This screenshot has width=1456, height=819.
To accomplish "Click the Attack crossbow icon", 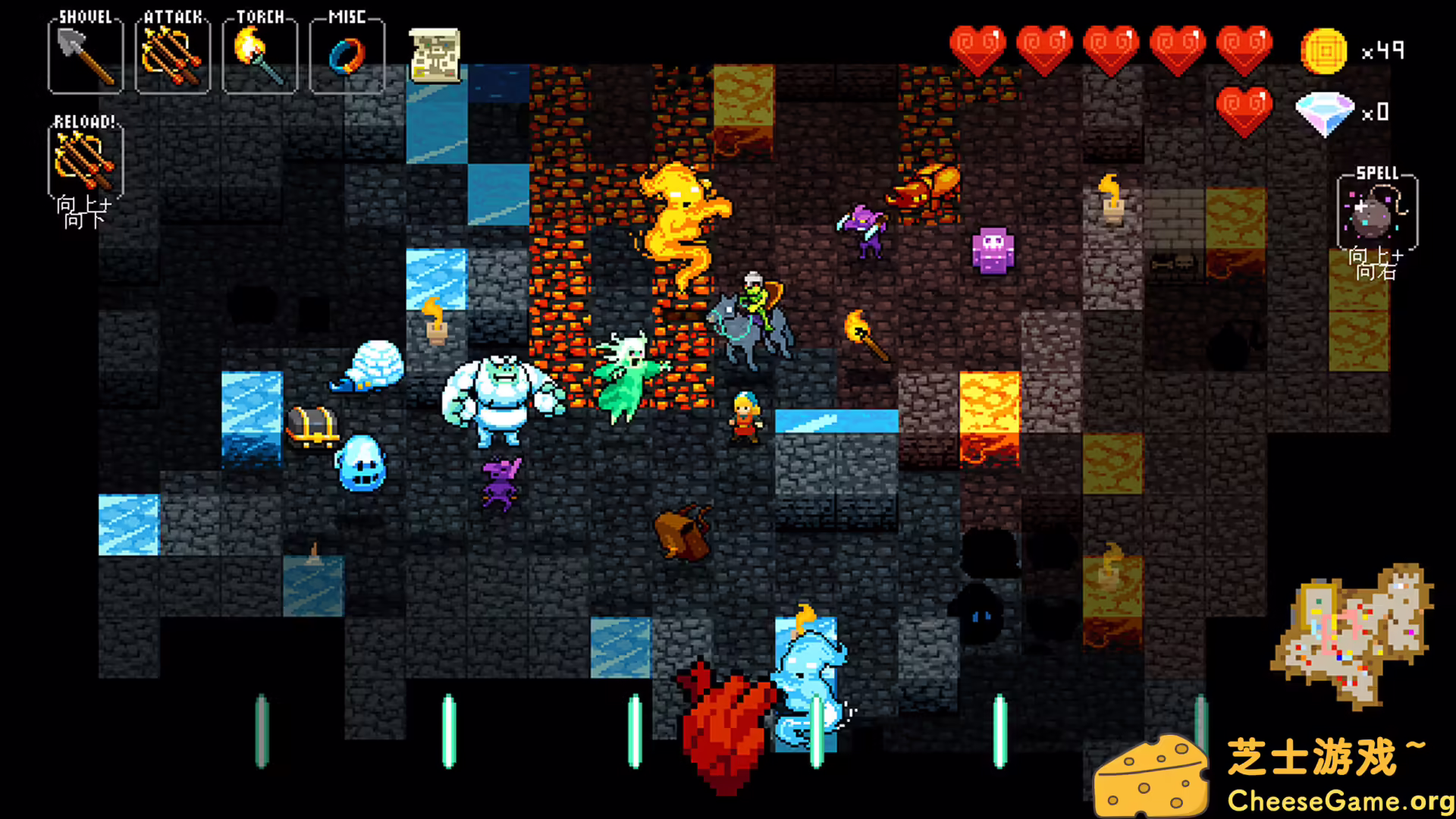I will pyautogui.click(x=173, y=55).
